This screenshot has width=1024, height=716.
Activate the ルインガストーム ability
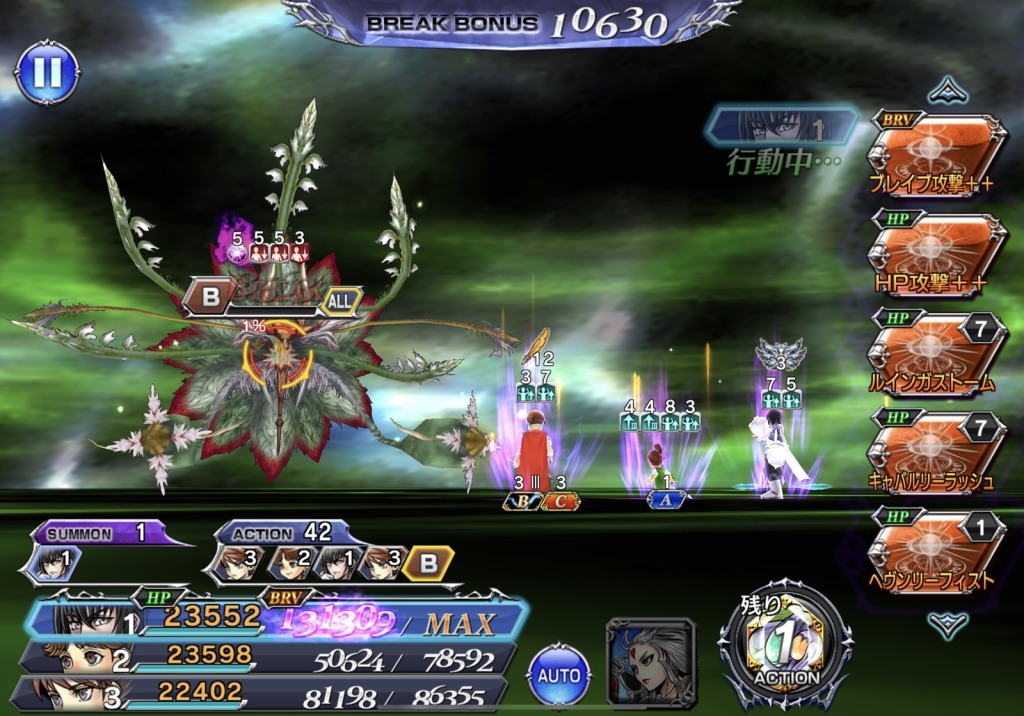click(935, 354)
